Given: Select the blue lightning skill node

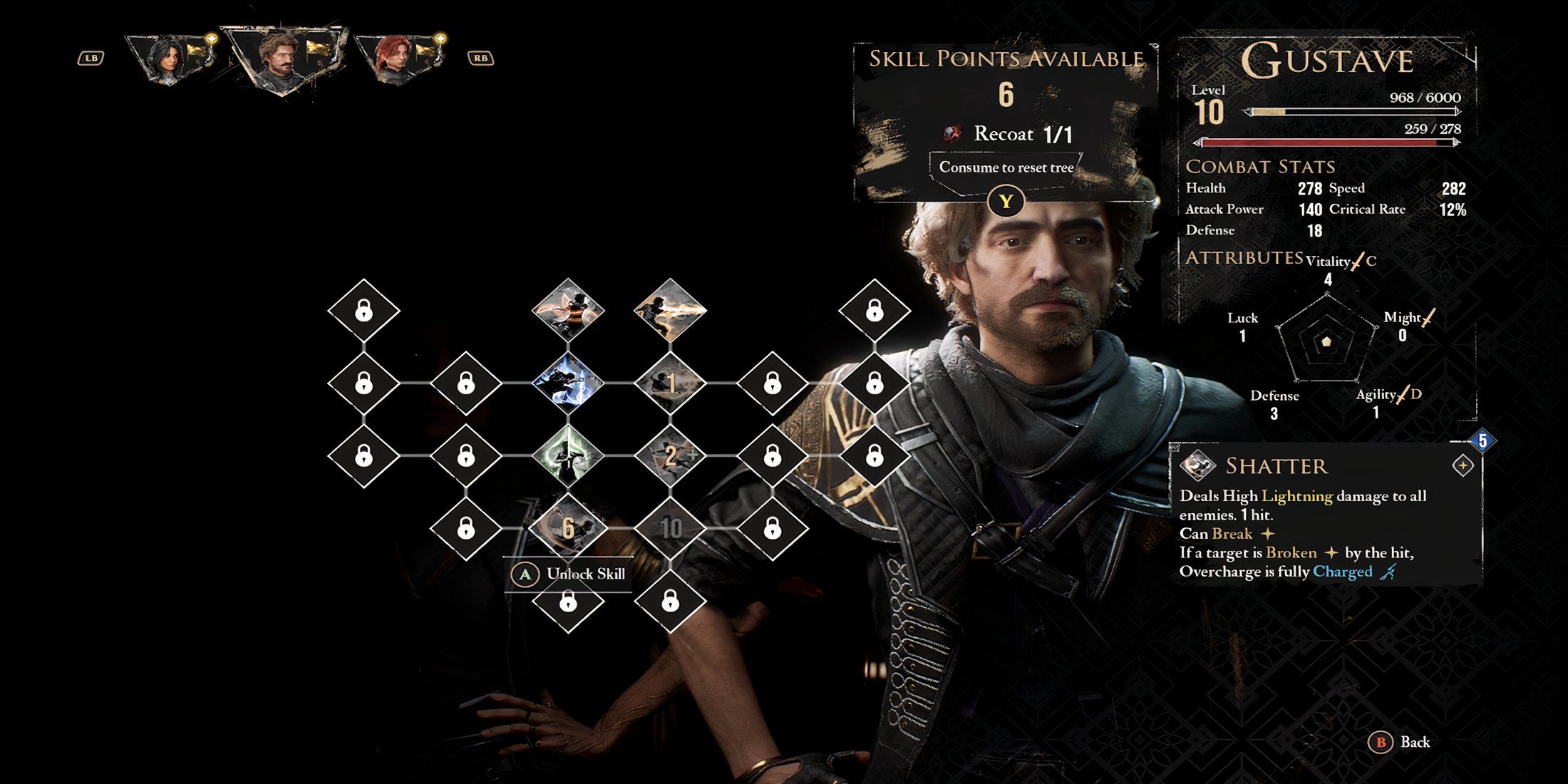Looking at the screenshot, I should (568, 383).
